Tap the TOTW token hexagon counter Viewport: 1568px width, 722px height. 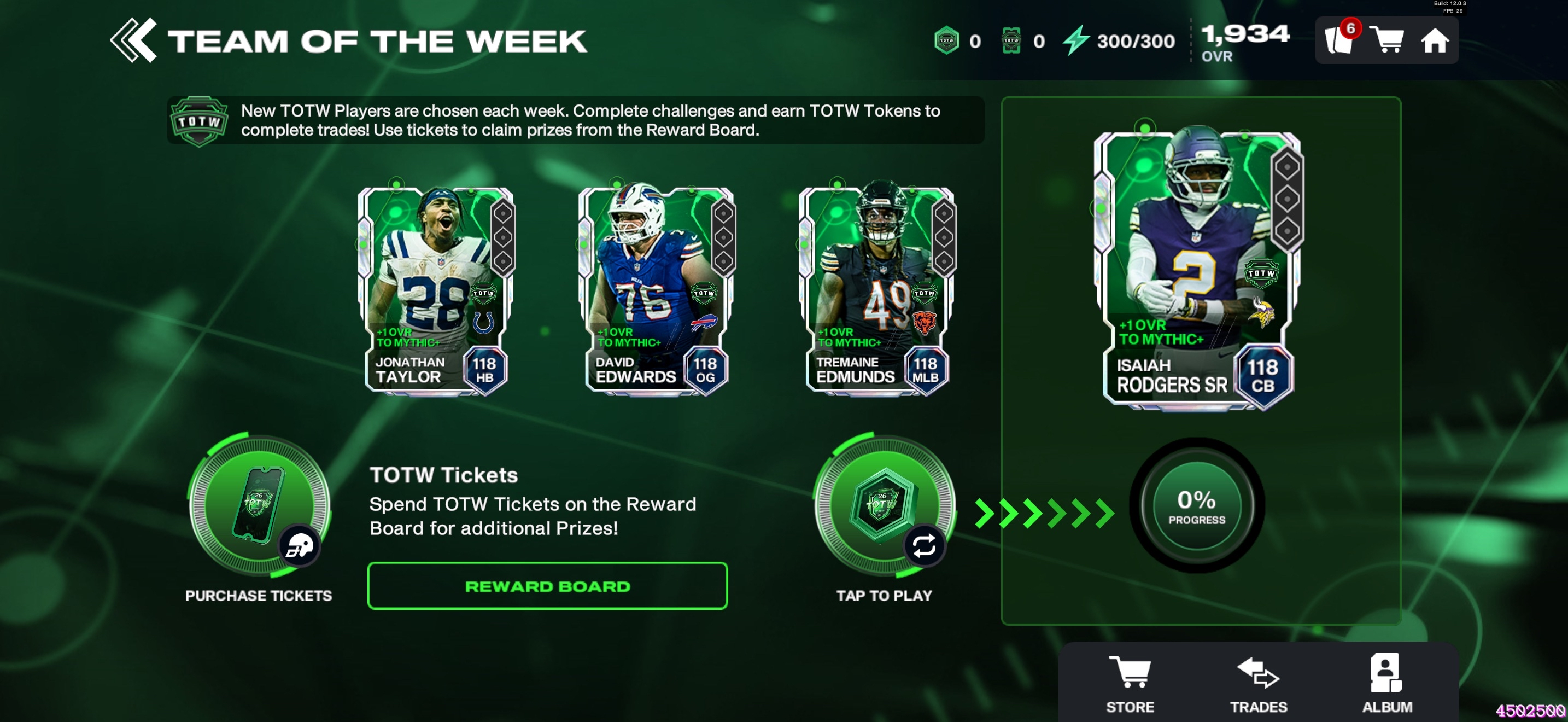pyautogui.click(x=947, y=41)
